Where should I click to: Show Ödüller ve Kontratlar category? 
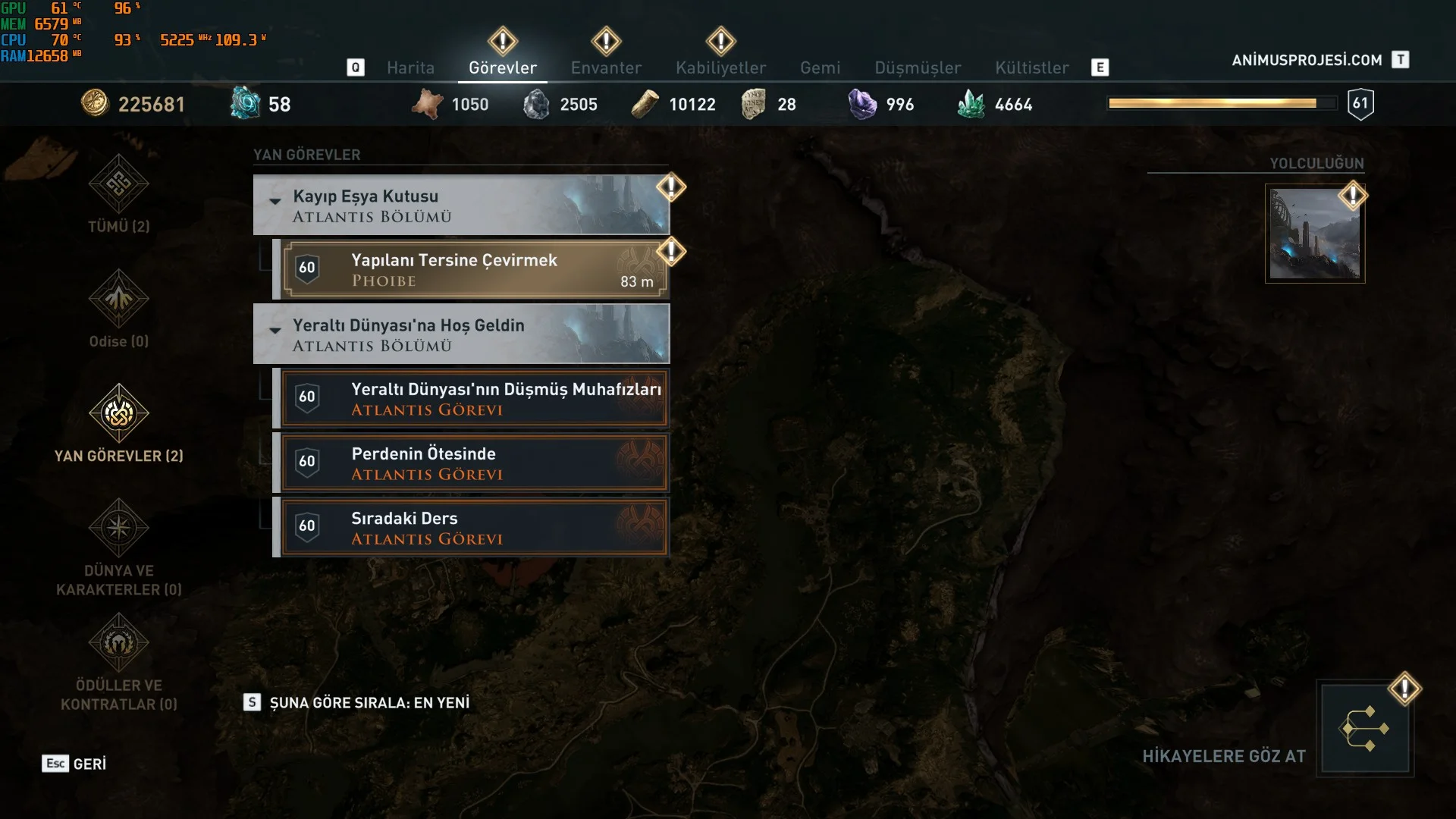(119, 661)
